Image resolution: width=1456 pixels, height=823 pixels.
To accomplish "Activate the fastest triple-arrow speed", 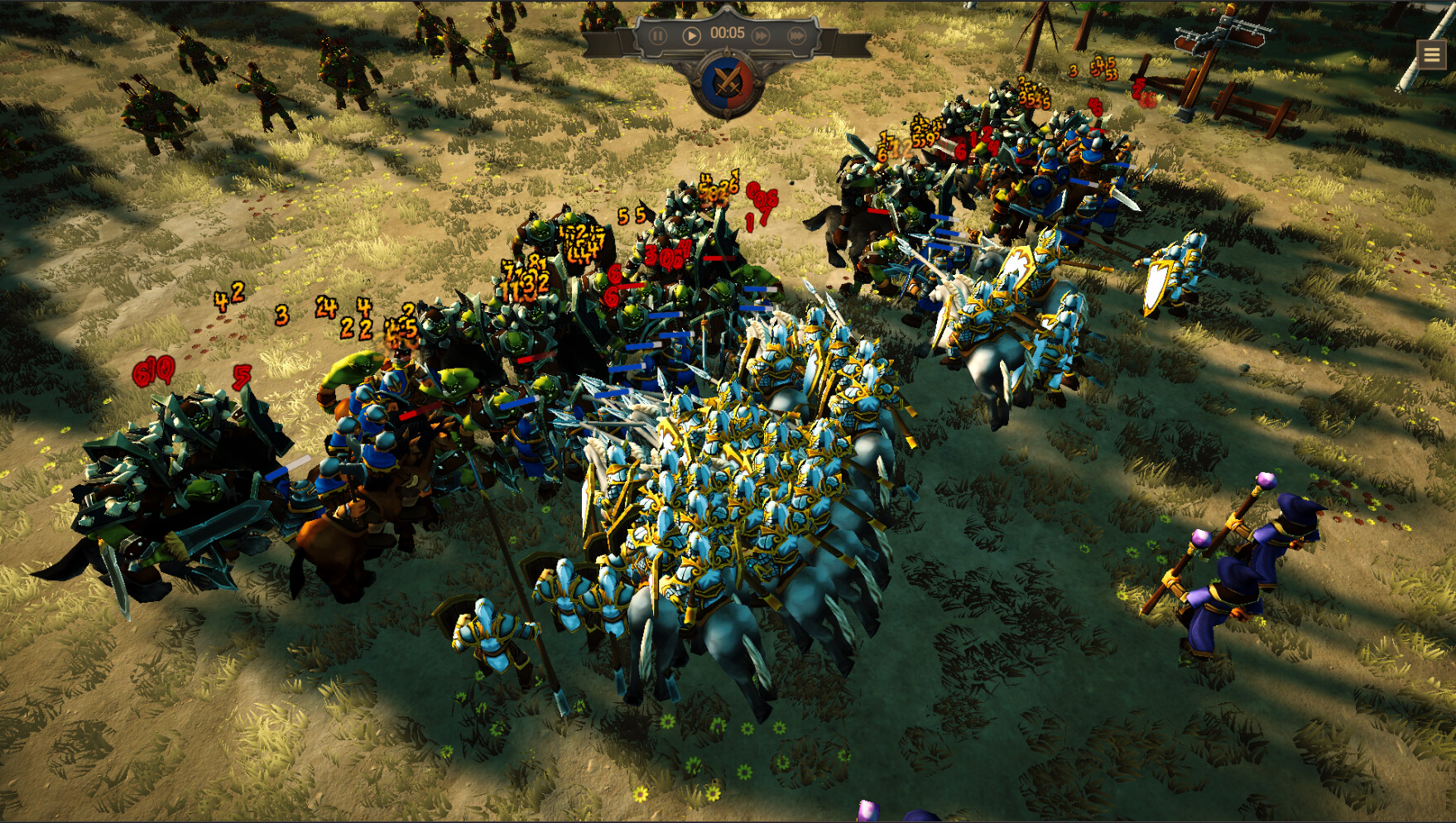I will (797, 35).
